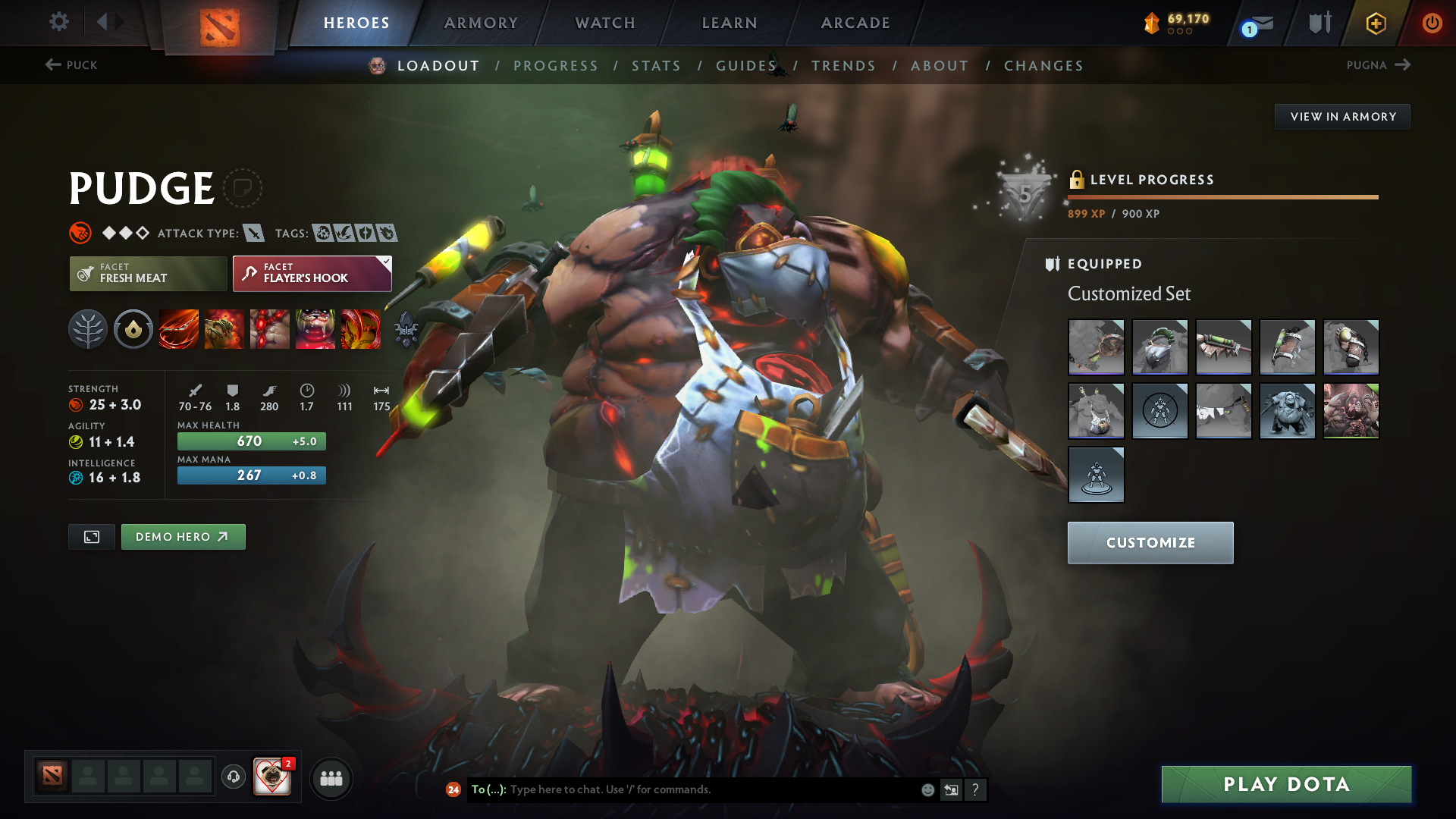Viewport: 1456px width, 819px height.
Task: Toggle fullscreen hero preview icon
Action: (91, 536)
